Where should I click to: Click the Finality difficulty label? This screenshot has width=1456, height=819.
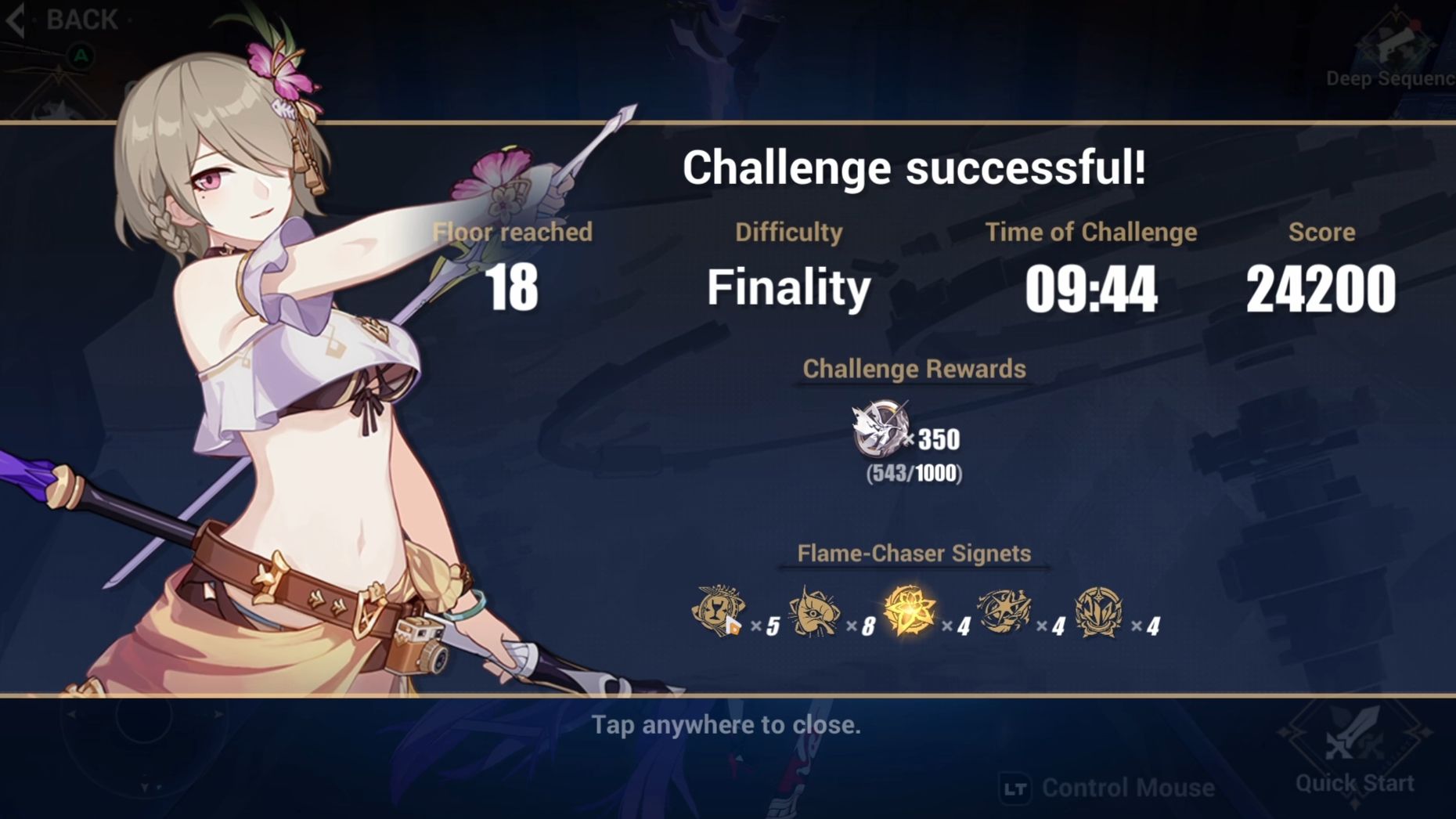click(x=787, y=287)
